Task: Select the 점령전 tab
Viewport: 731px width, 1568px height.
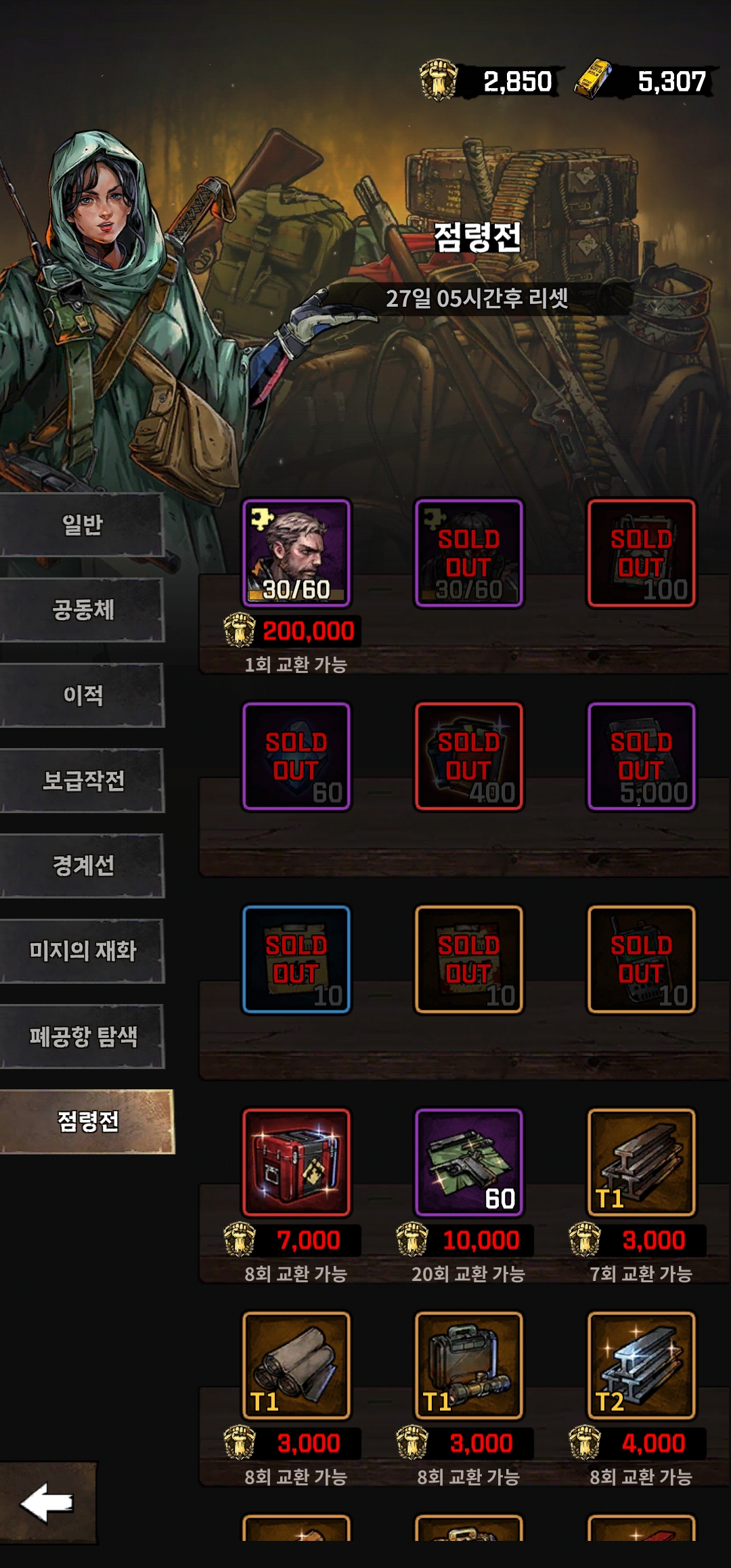Action: [87, 1122]
